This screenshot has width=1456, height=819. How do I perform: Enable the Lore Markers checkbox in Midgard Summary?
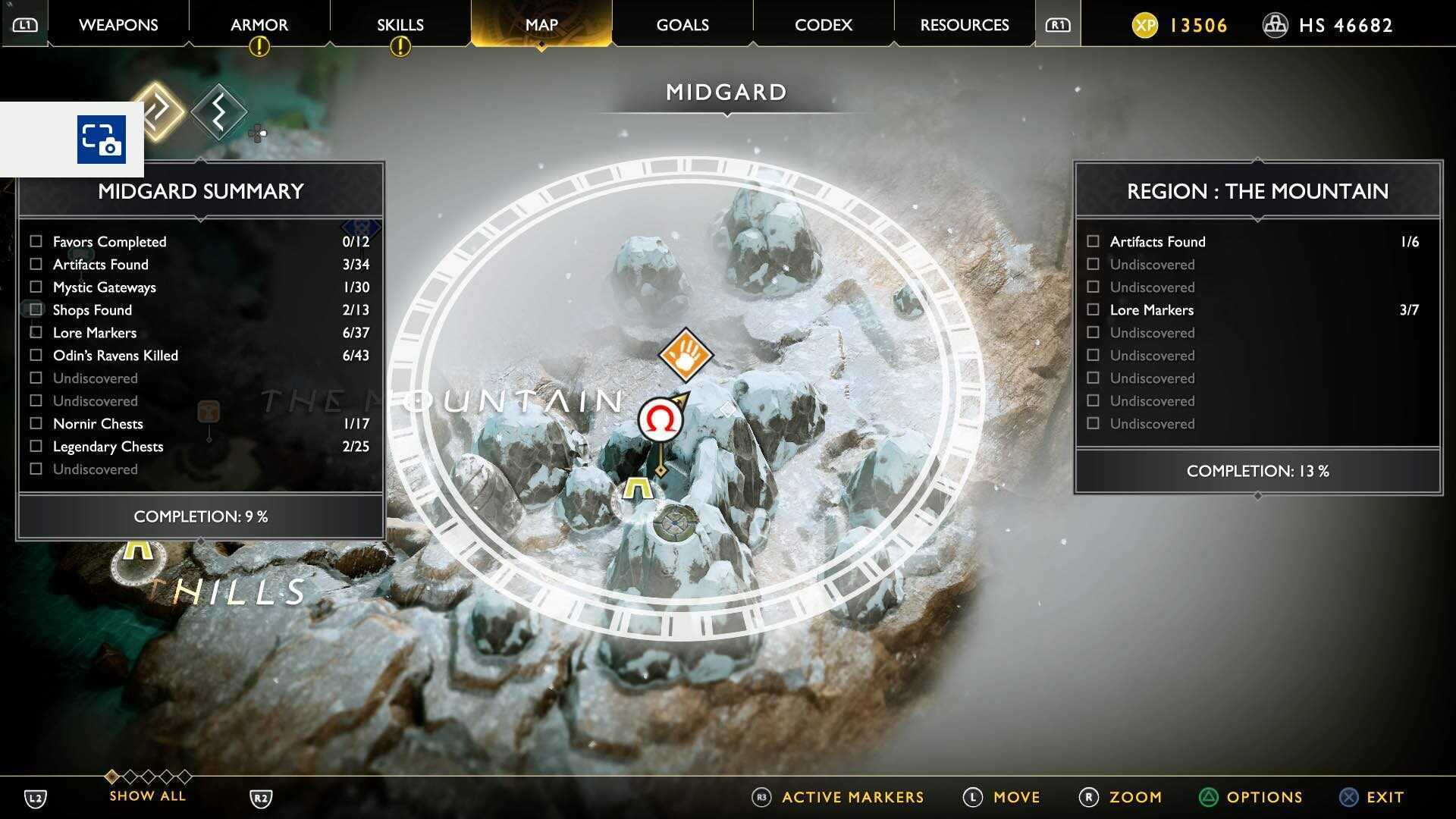(x=35, y=332)
